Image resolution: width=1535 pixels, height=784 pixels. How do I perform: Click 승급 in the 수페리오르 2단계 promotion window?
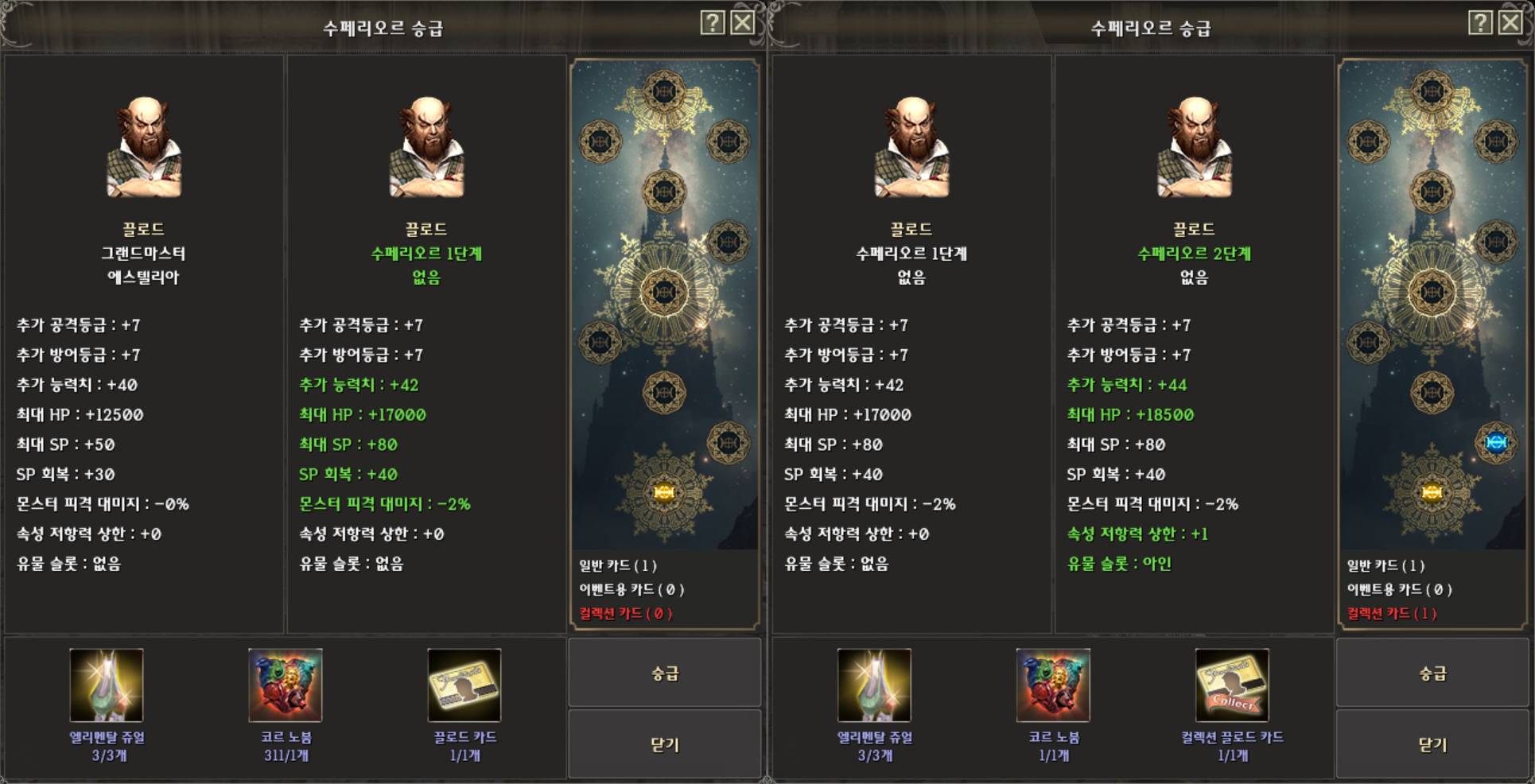click(x=1432, y=673)
